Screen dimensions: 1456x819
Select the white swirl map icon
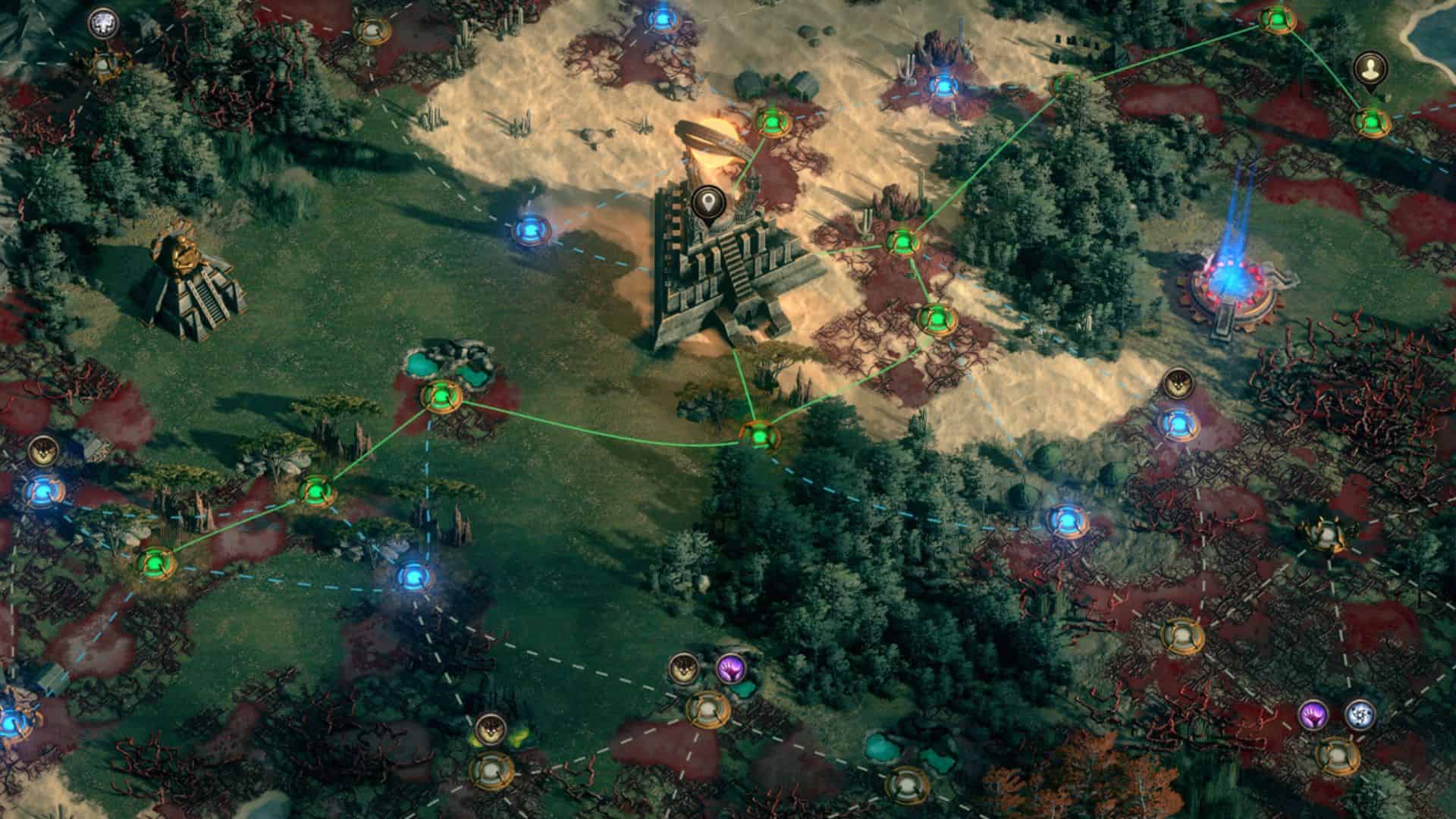pos(1359,714)
